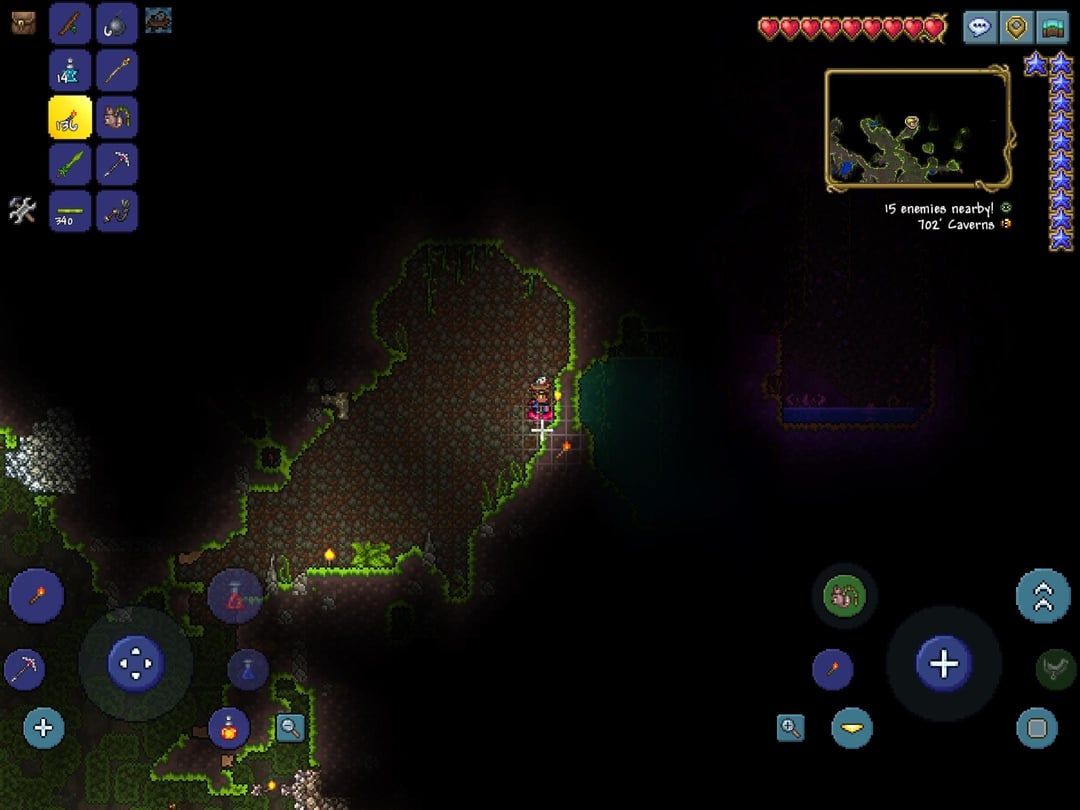Screen dimensions: 1080x810
Task: Equip the green blade sword
Action: [70, 164]
